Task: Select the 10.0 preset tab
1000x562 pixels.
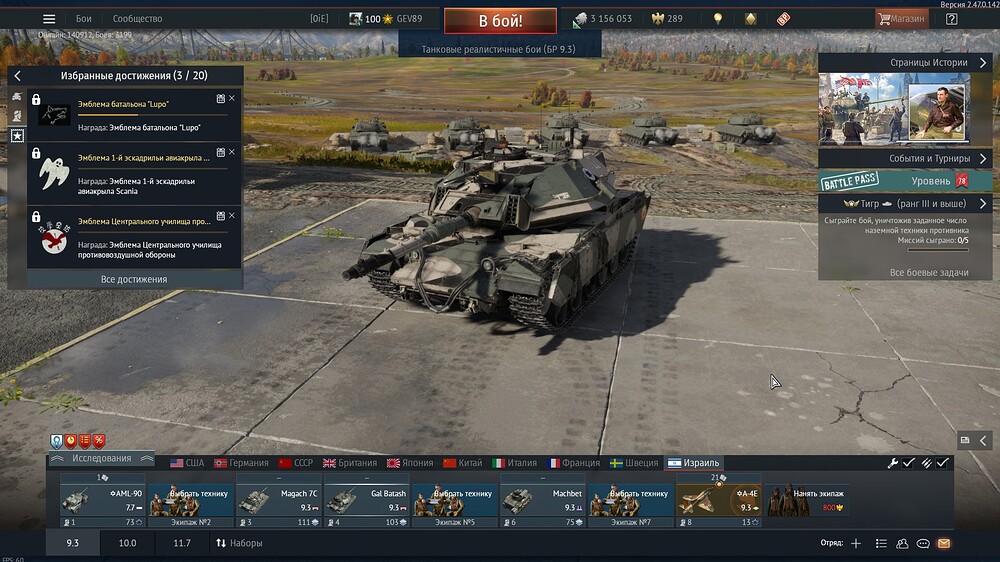Action: click(128, 543)
